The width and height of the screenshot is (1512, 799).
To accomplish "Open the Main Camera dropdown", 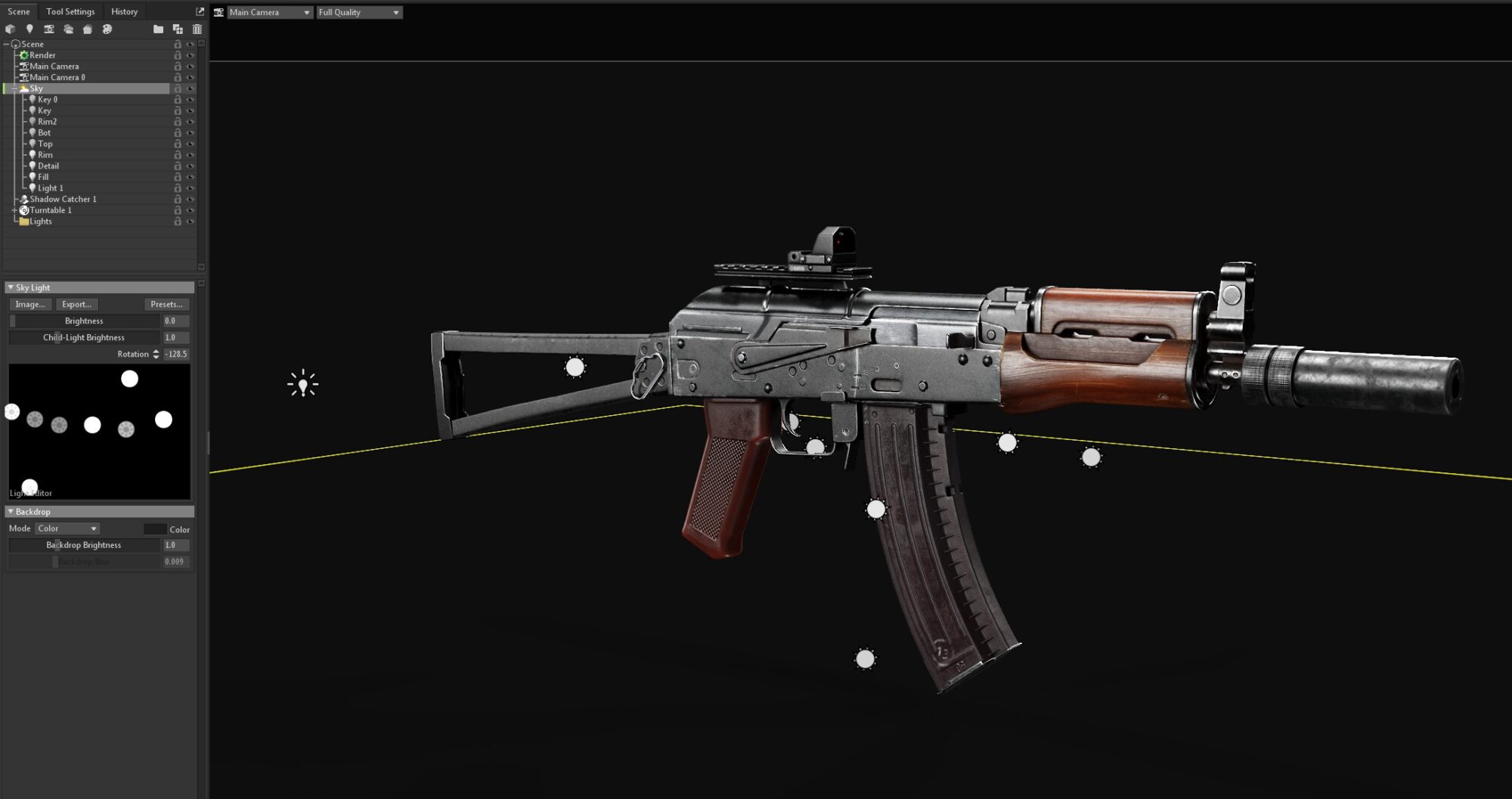I will tap(269, 12).
